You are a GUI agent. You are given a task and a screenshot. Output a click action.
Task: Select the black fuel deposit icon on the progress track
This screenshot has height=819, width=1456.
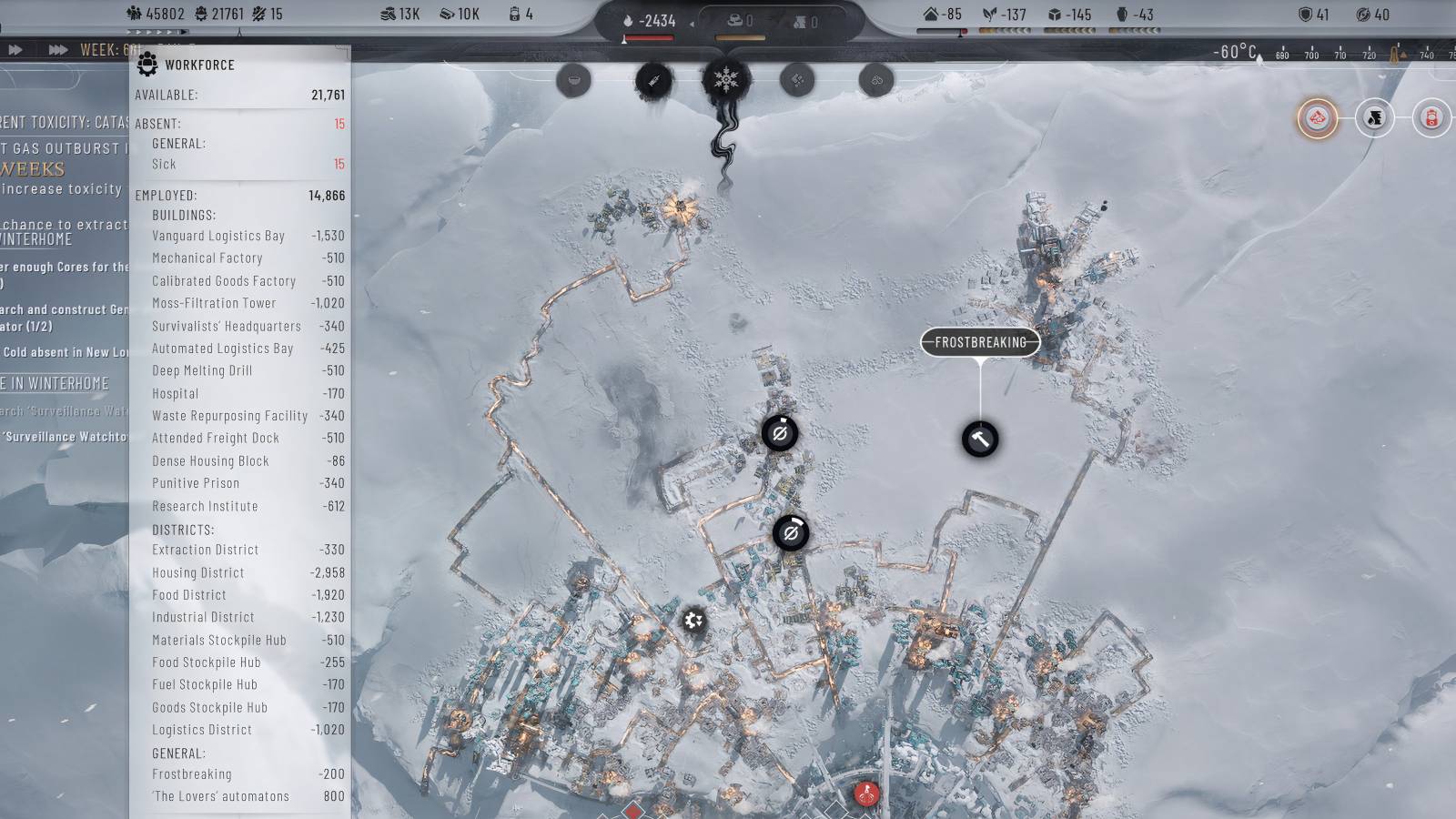point(1374,116)
